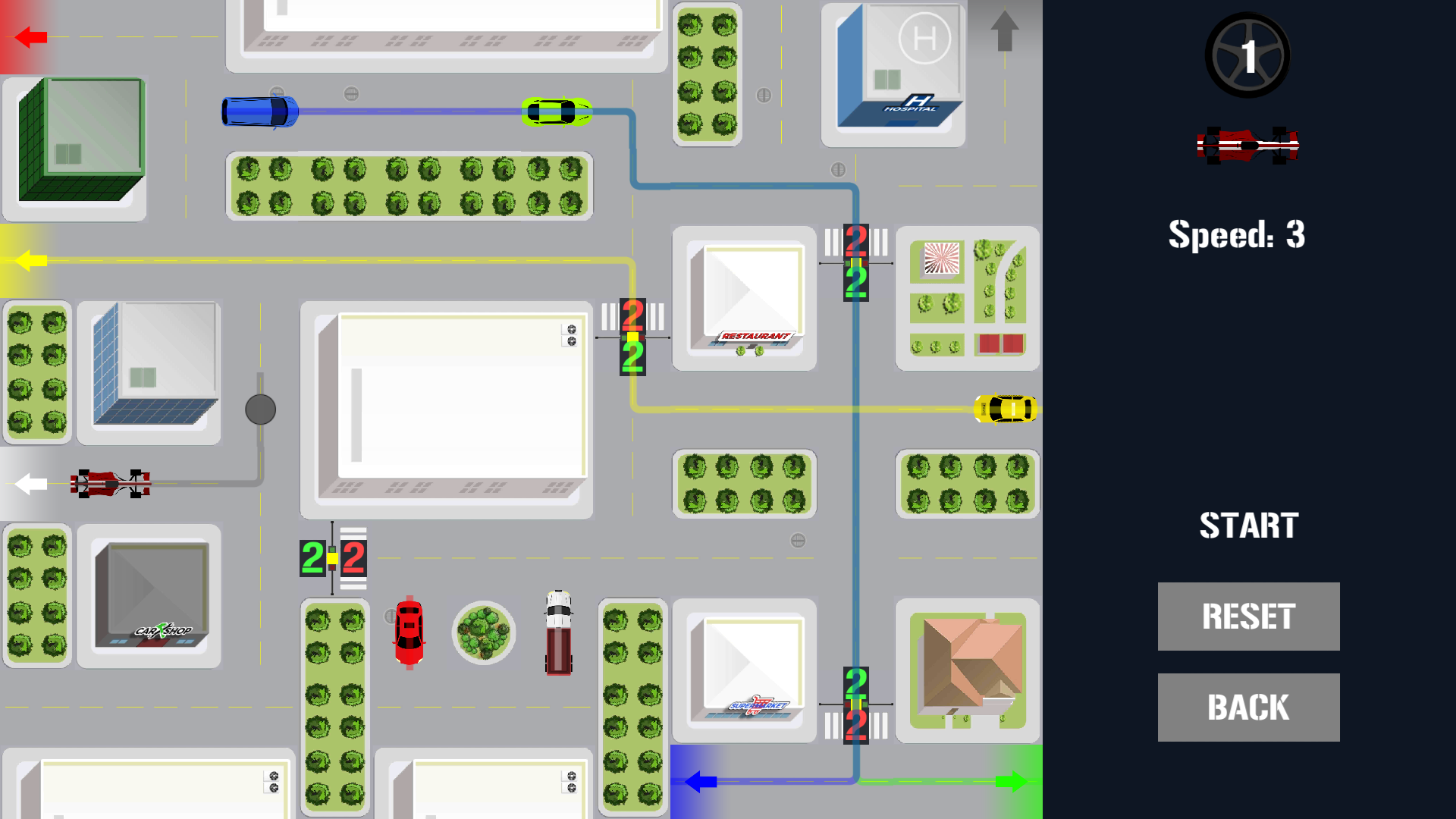Screen dimensions: 1456x819
Task: Select the blue car near top left
Action: (260, 111)
